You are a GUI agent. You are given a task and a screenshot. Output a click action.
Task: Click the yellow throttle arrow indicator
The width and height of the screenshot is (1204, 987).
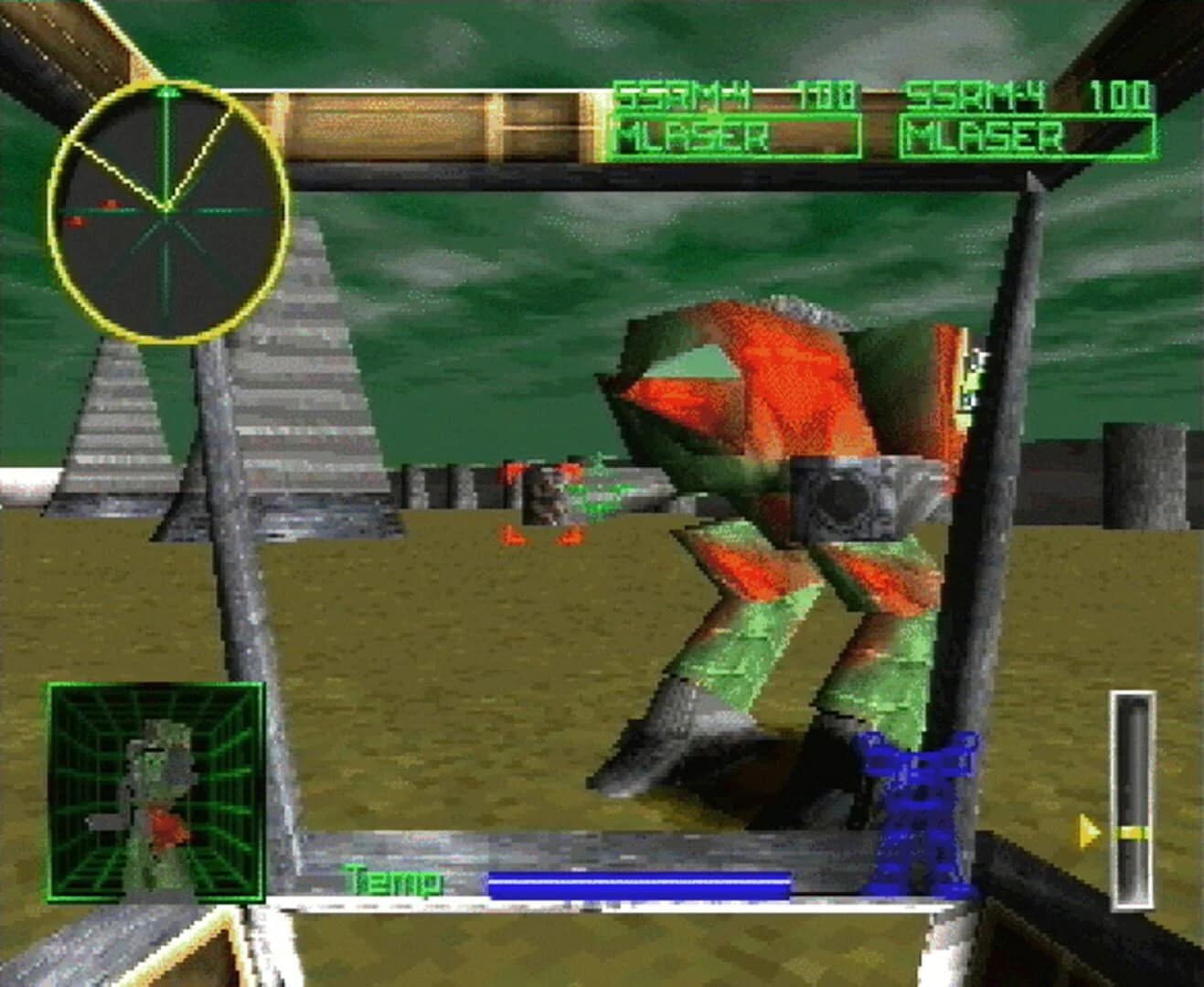coord(1088,830)
